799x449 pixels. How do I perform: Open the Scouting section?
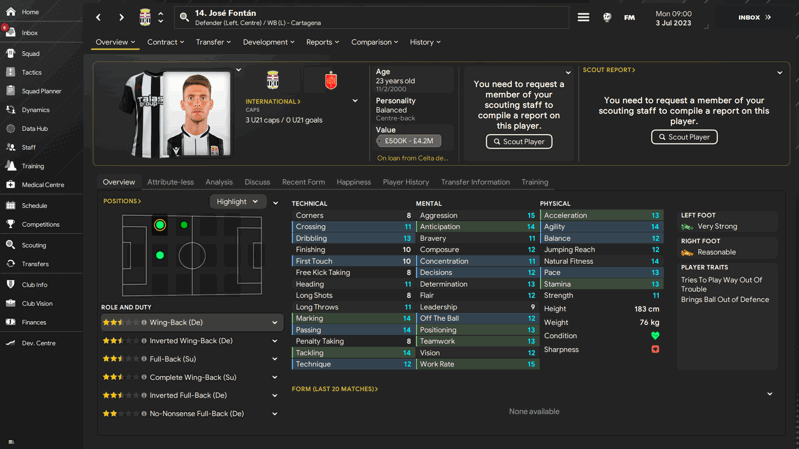(x=34, y=245)
